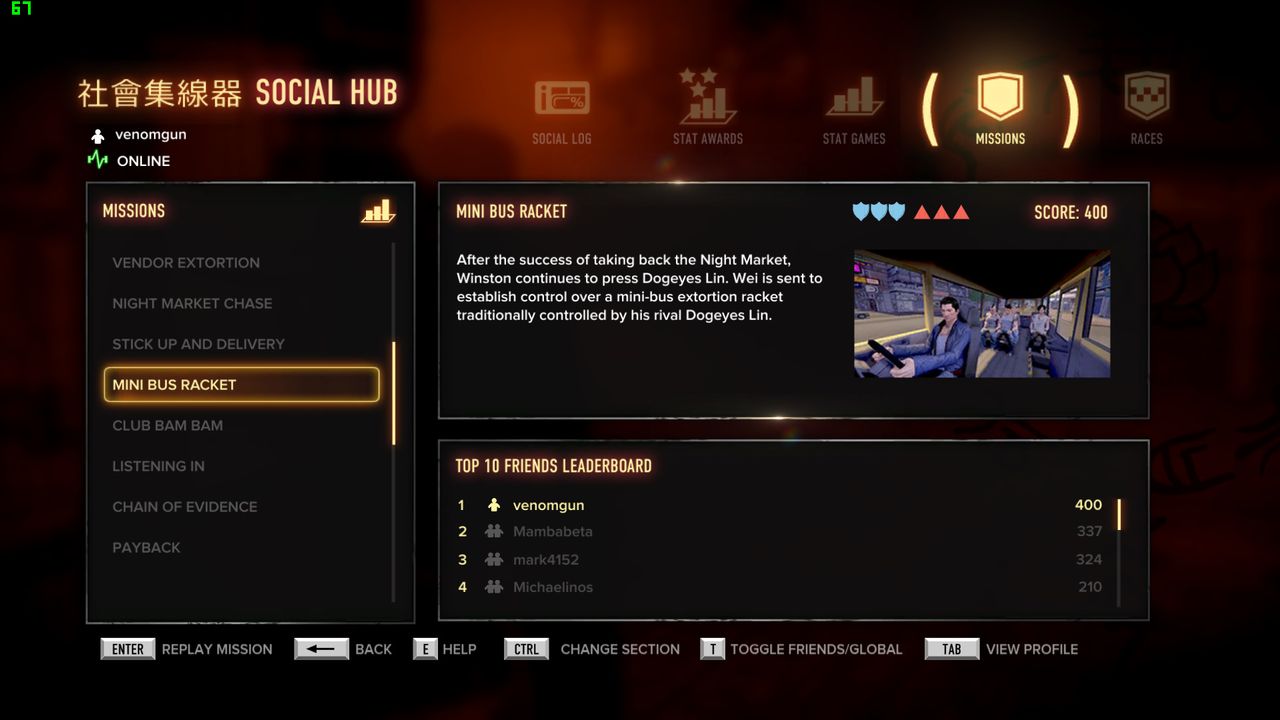The image size is (1280, 720).
Task: Select the Mini Bus Racket mission
Action: (241, 385)
